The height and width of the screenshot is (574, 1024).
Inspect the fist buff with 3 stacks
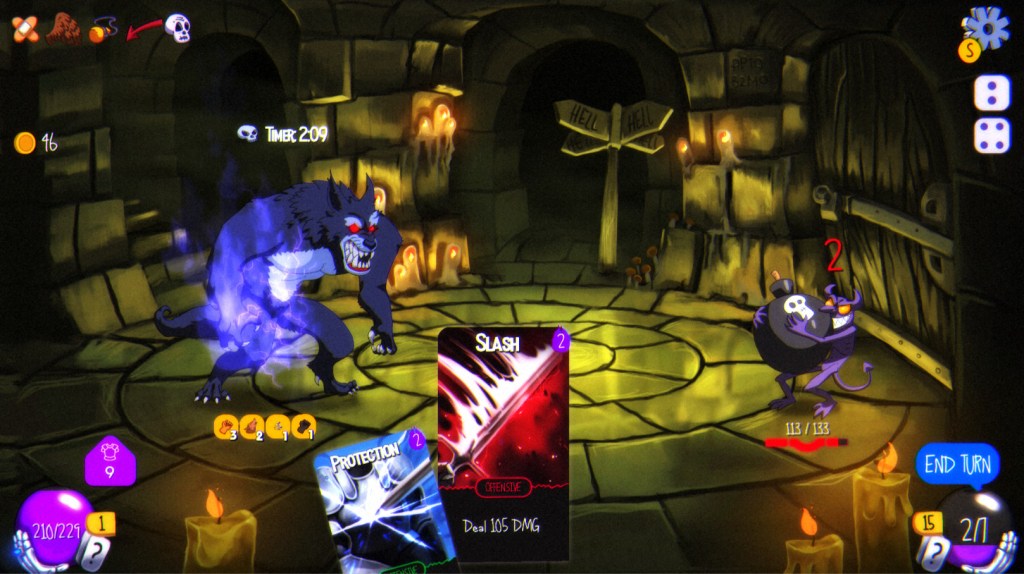pyautogui.click(x=226, y=427)
